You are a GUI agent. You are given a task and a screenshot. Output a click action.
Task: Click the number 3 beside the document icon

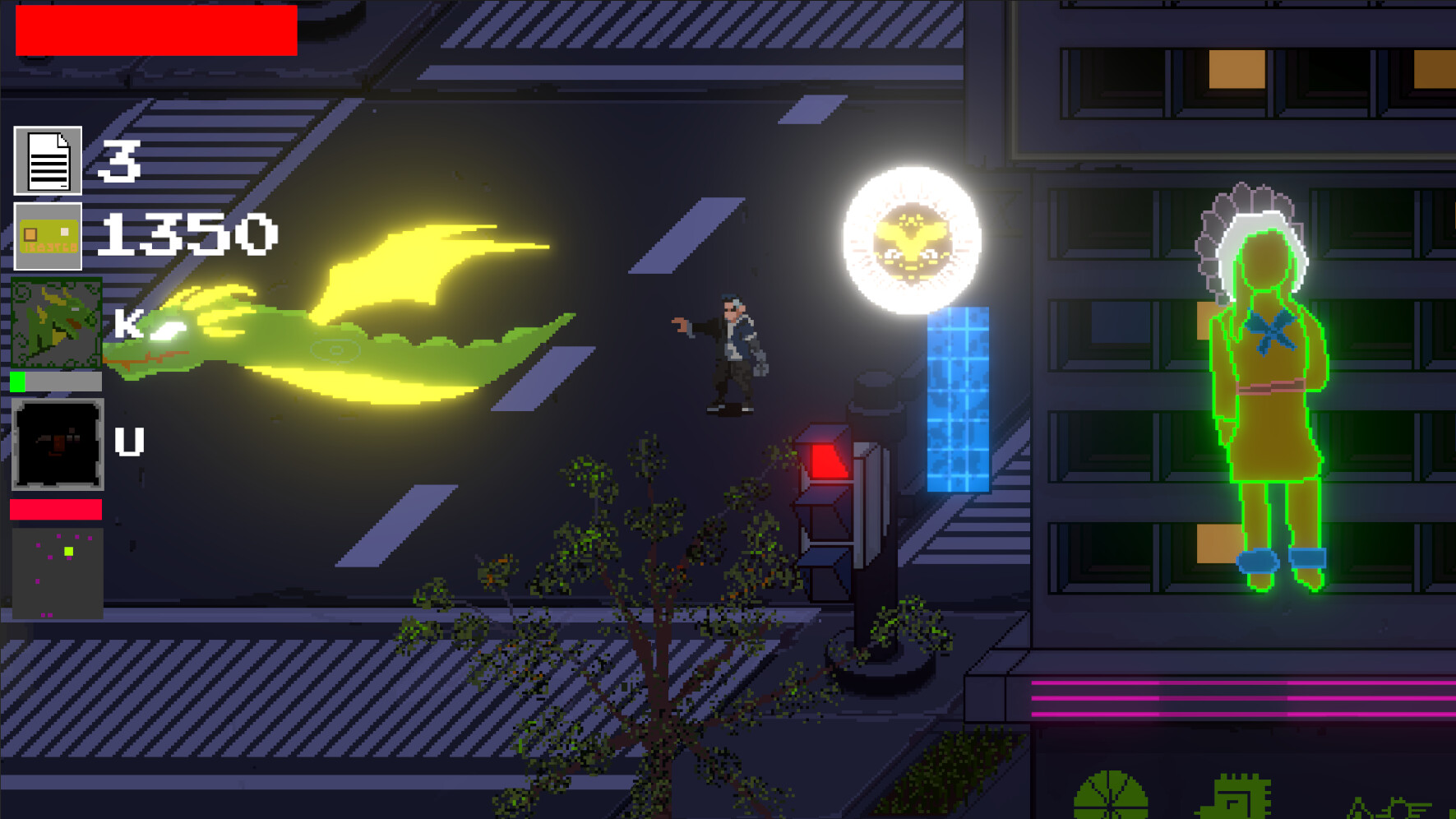(122, 160)
